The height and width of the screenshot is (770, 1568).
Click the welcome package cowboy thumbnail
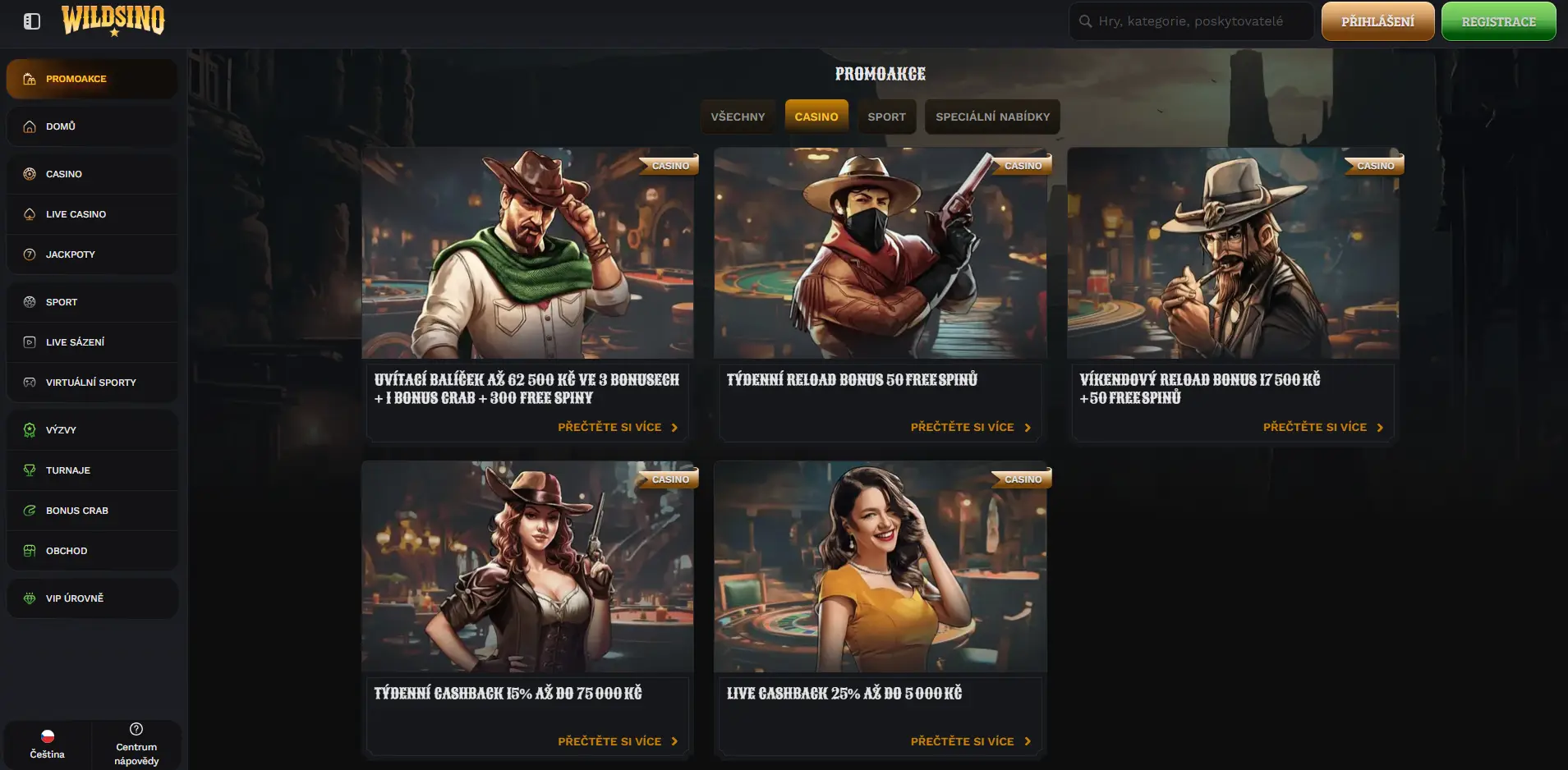(x=527, y=253)
